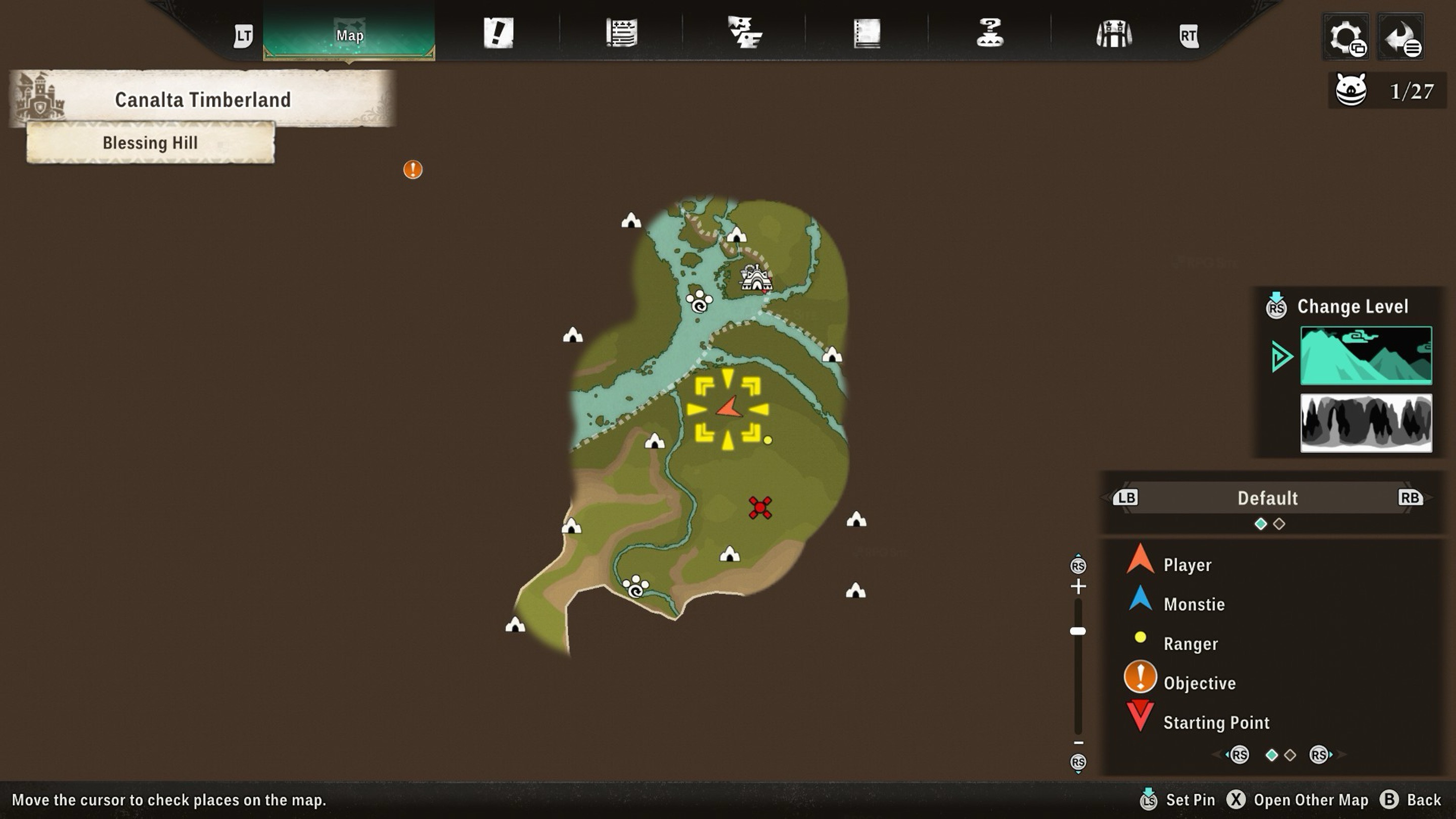1456x819 pixels.
Task: Click the yellow ranger dot on the map
Action: [767, 440]
